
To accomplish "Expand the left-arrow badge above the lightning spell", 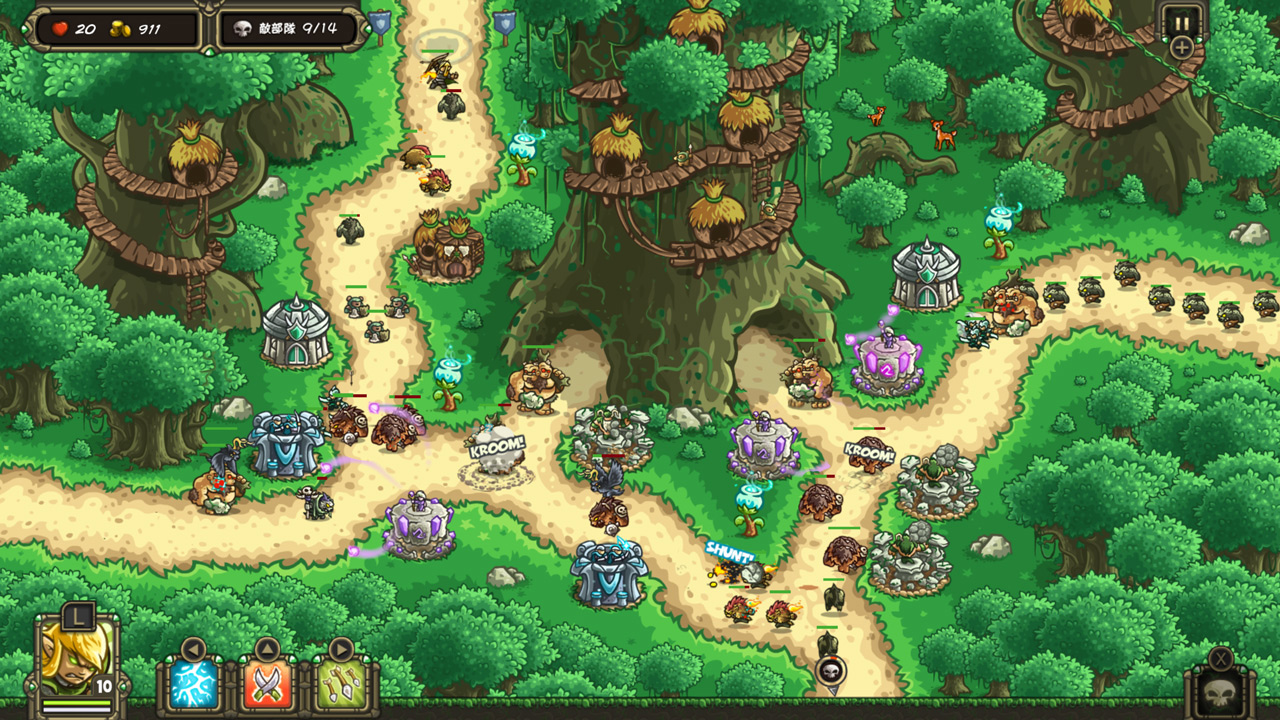I will pos(192,647).
